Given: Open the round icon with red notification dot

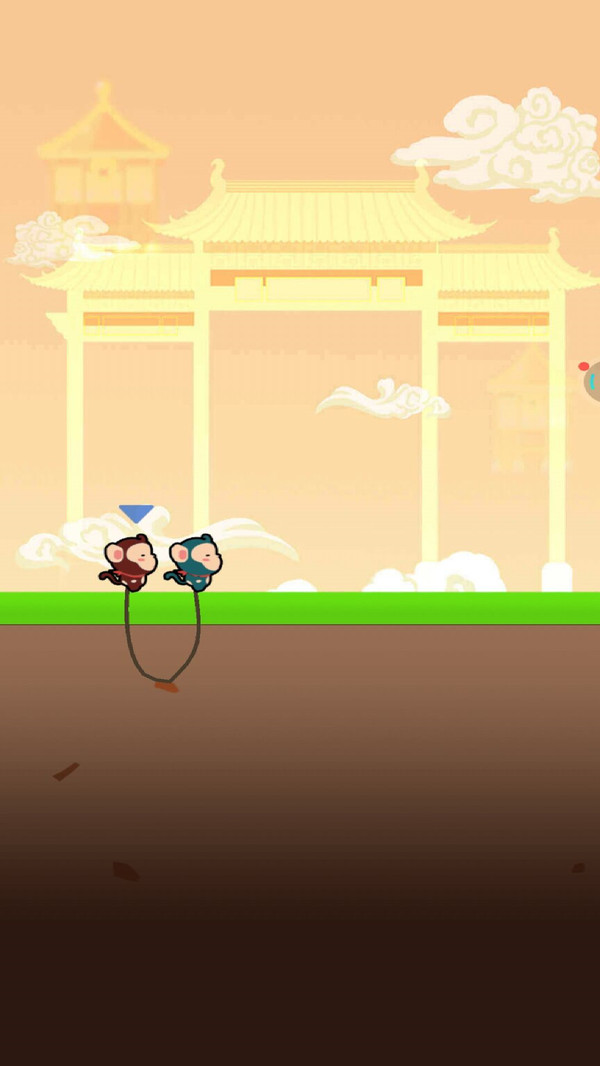Looking at the screenshot, I should coord(592,382).
